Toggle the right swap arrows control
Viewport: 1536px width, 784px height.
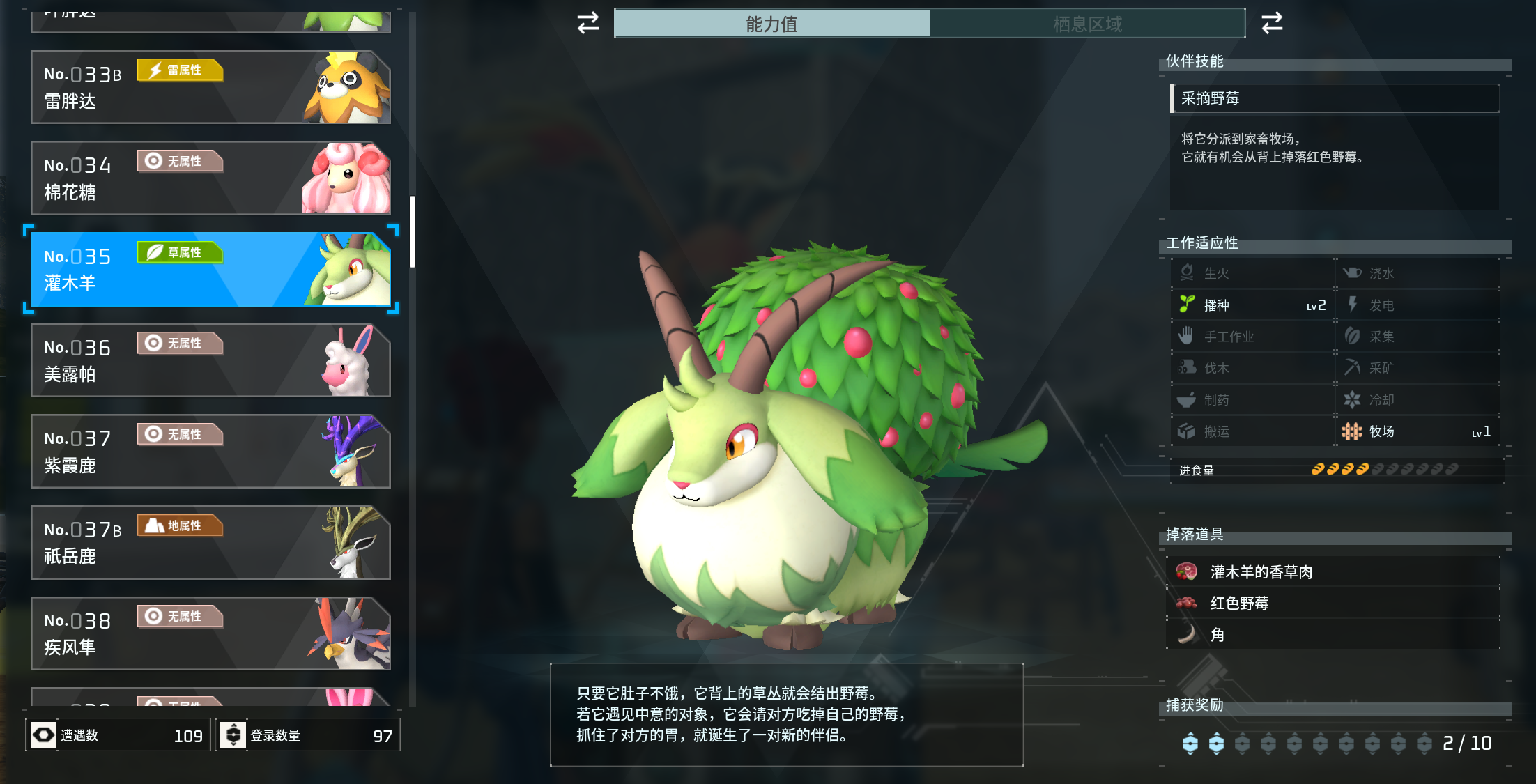1272,23
